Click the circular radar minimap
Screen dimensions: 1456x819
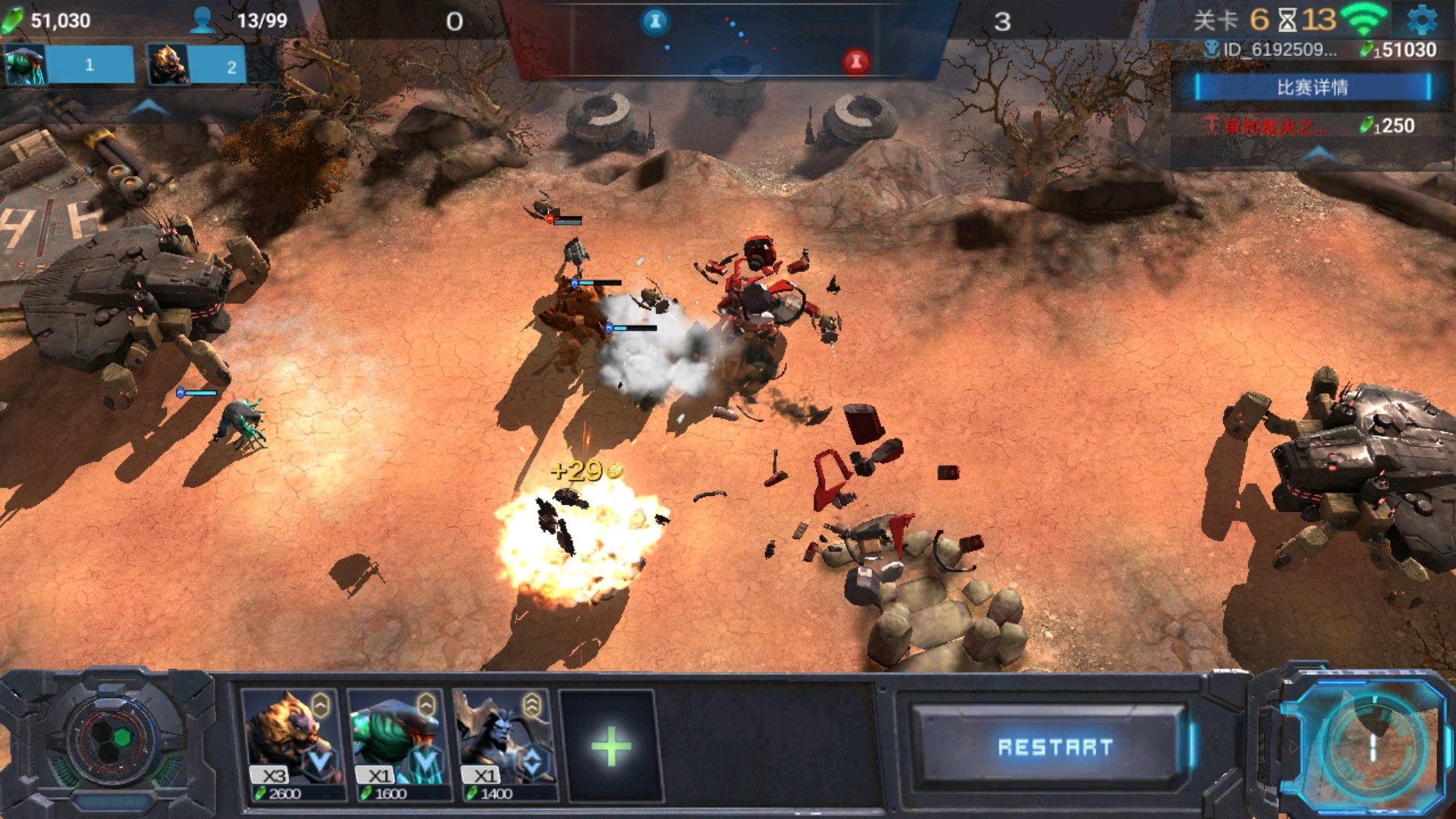(1371, 747)
